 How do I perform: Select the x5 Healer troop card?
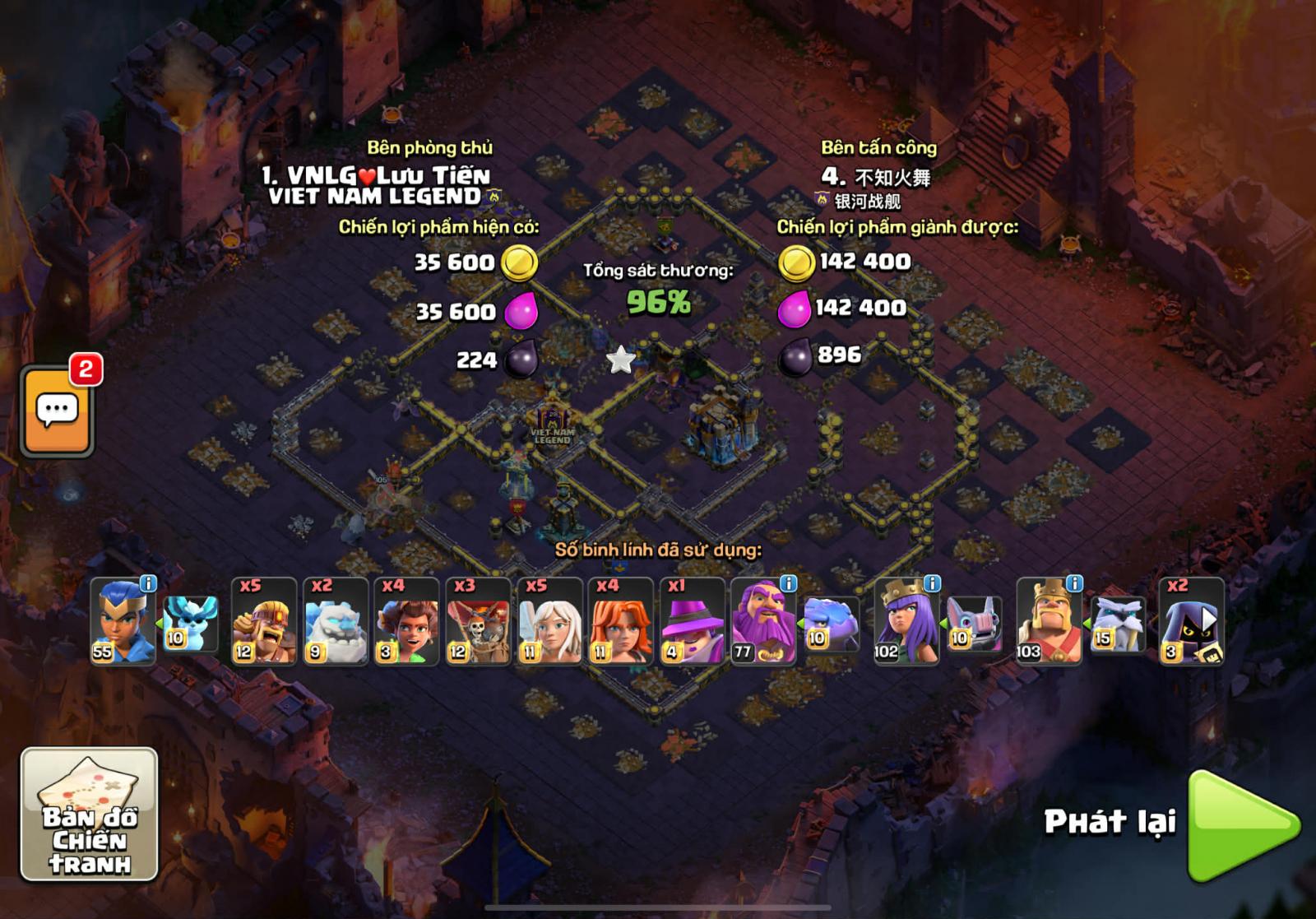[549, 621]
